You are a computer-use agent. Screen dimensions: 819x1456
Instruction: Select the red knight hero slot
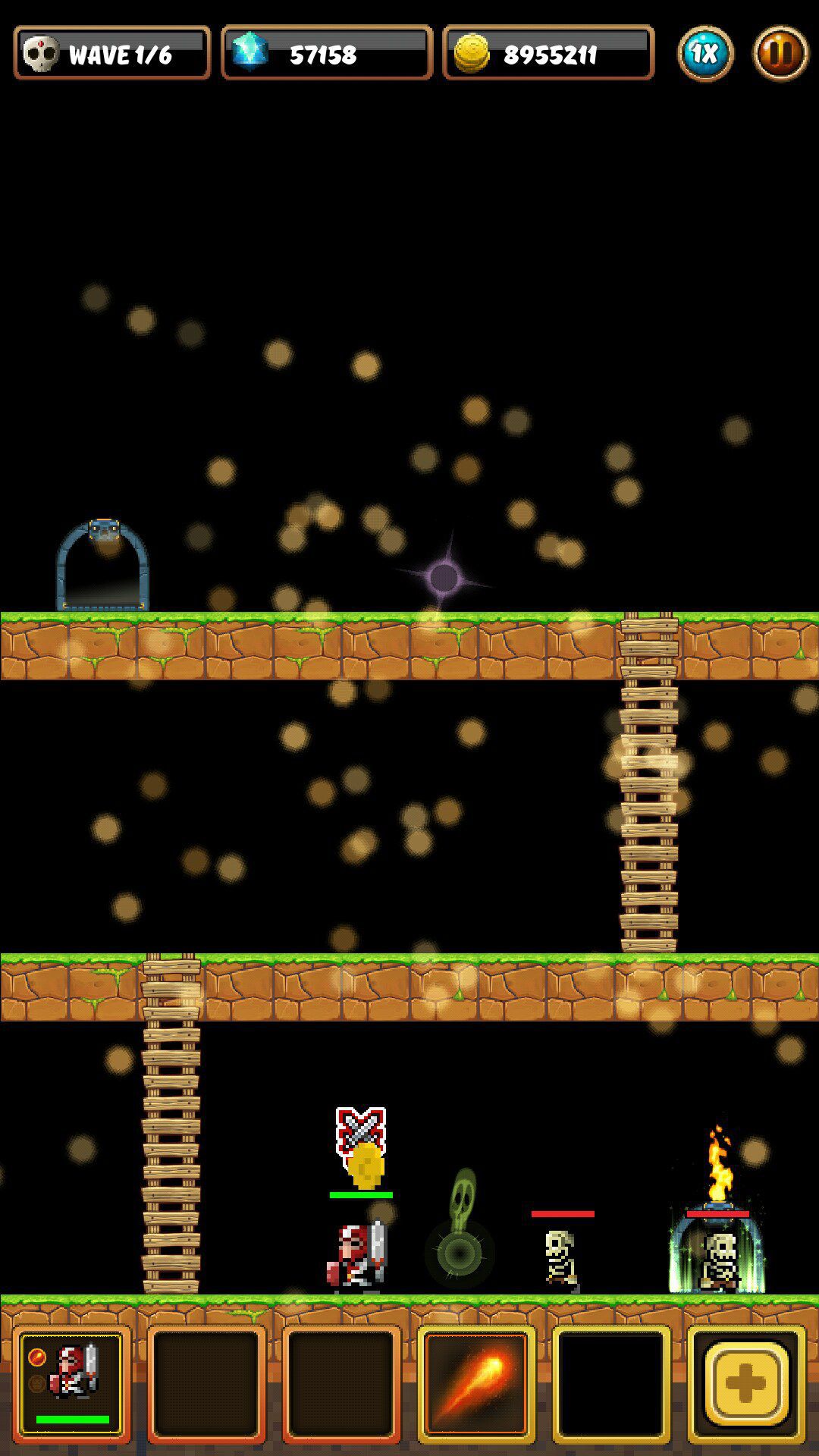(71, 1383)
